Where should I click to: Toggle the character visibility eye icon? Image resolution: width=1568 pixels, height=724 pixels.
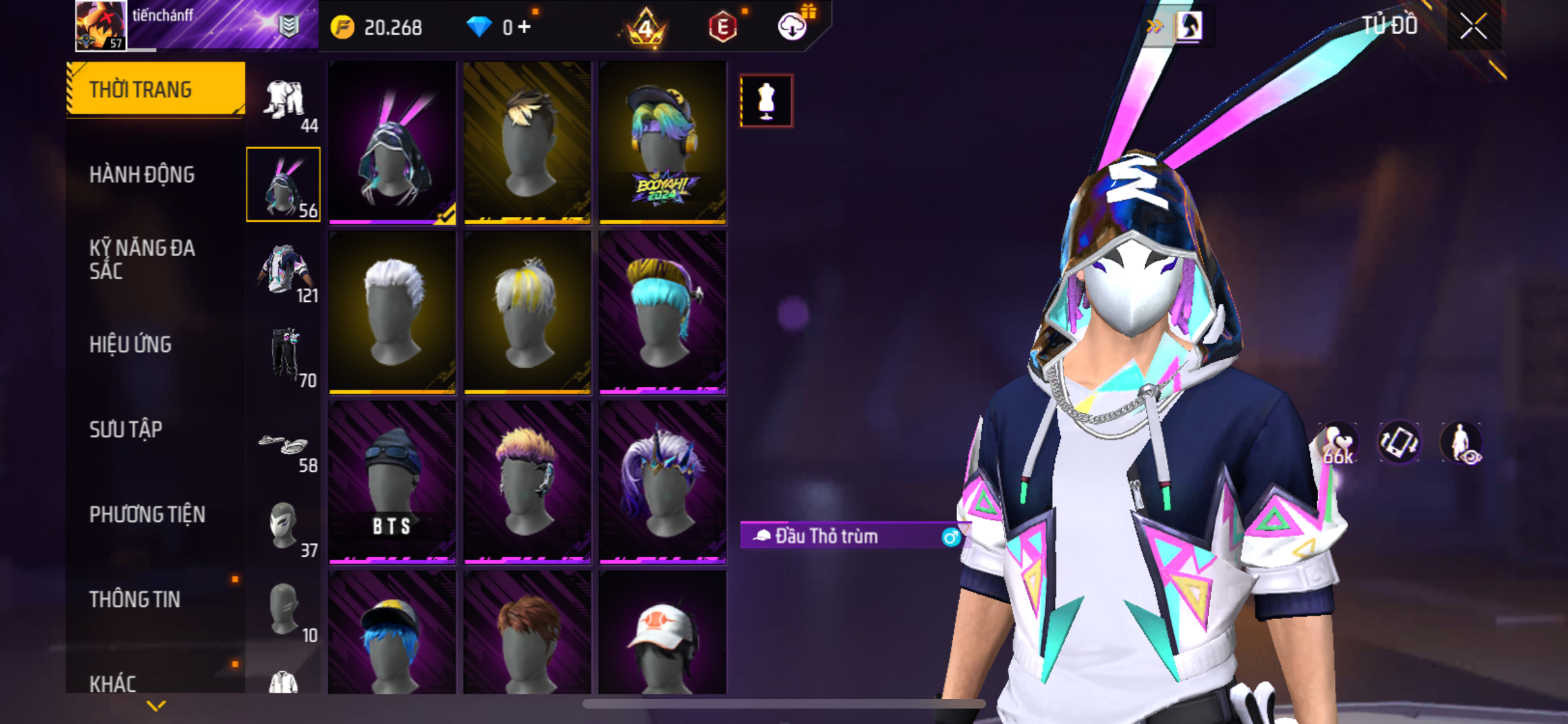[1461, 443]
